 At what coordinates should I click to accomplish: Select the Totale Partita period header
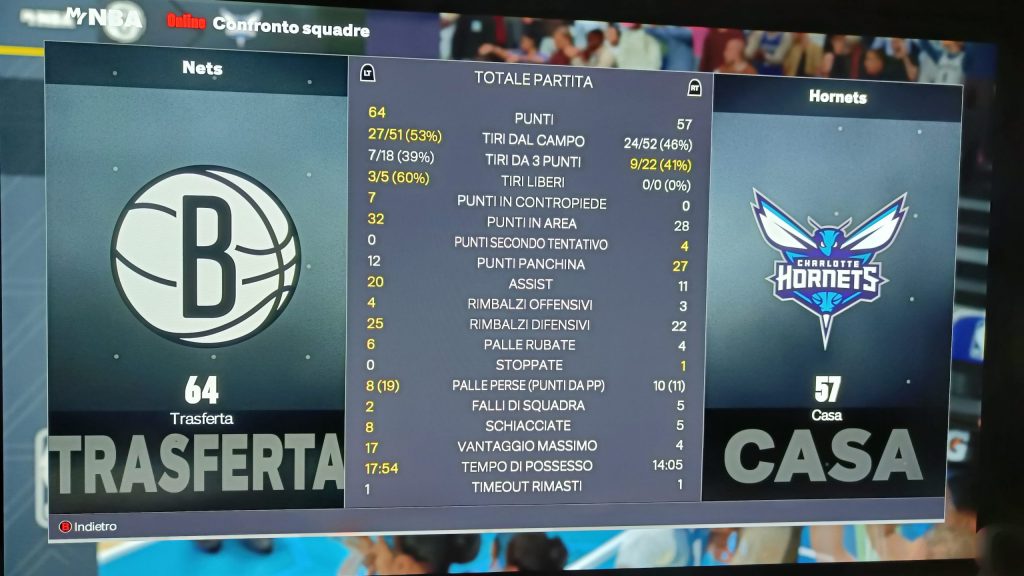533,80
